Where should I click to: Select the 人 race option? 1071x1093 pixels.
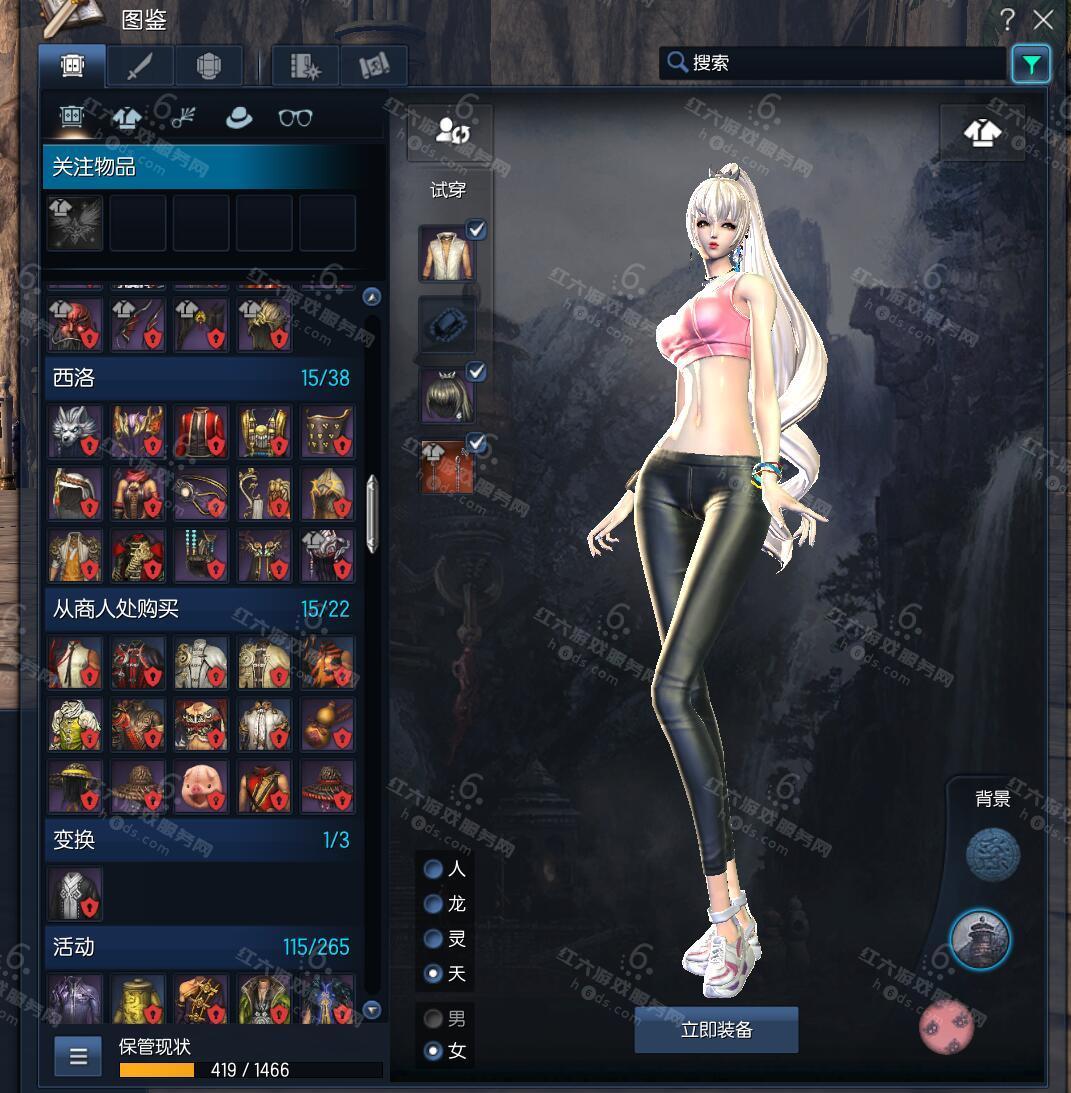[434, 869]
